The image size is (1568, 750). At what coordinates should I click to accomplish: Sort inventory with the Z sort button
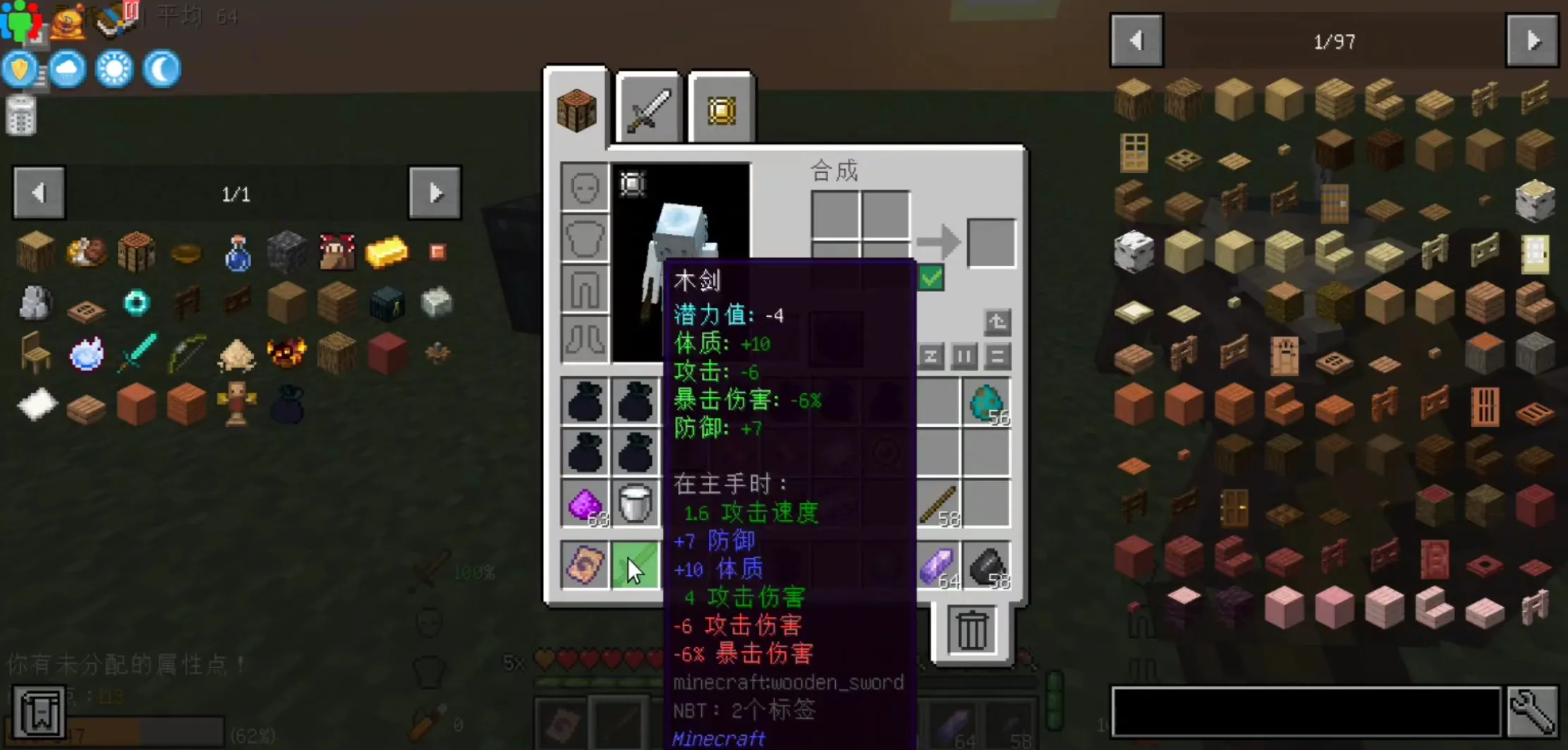(x=930, y=357)
